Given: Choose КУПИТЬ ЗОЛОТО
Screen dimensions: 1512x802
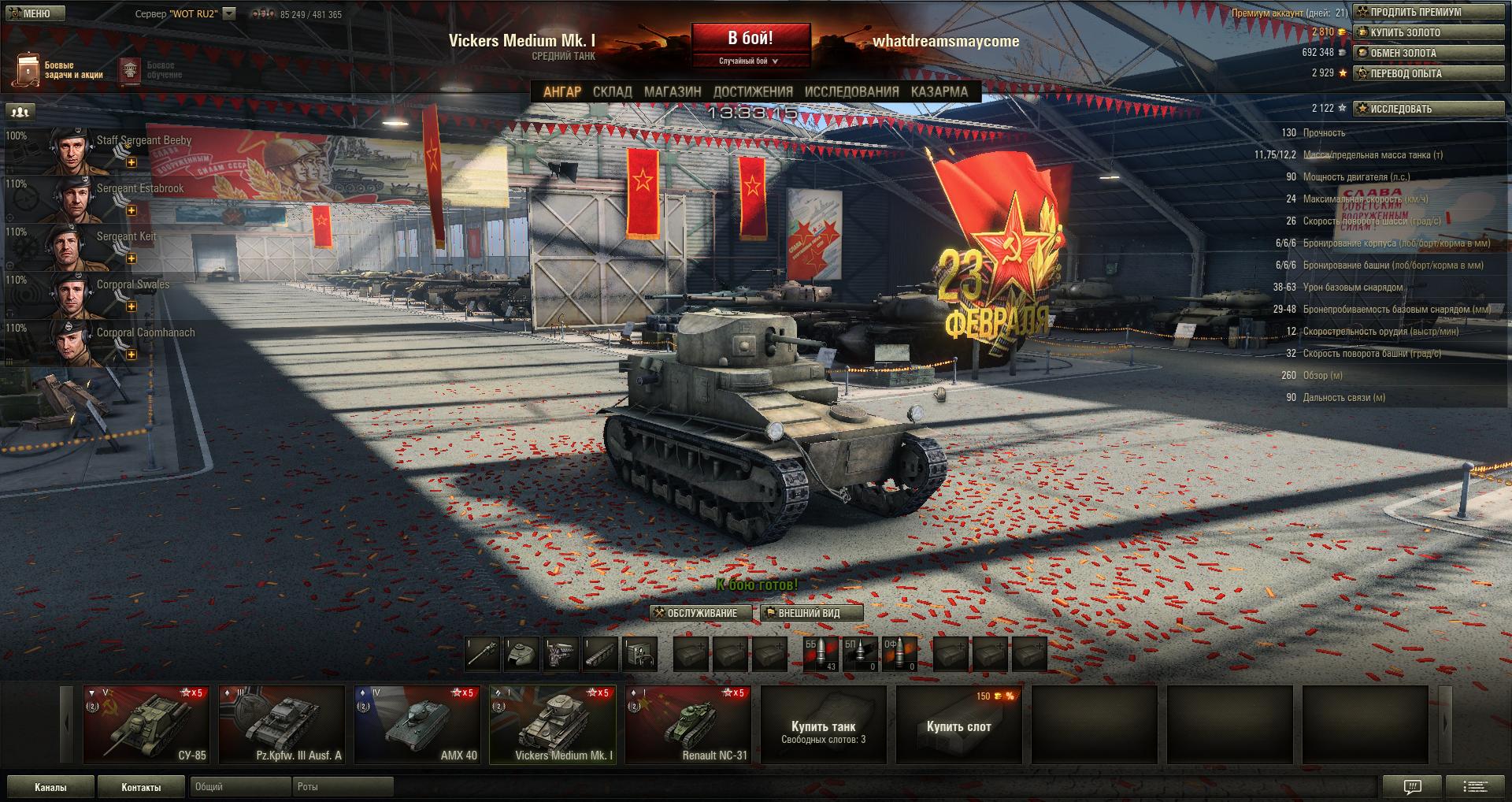Looking at the screenshot, I should (1428, 32).
